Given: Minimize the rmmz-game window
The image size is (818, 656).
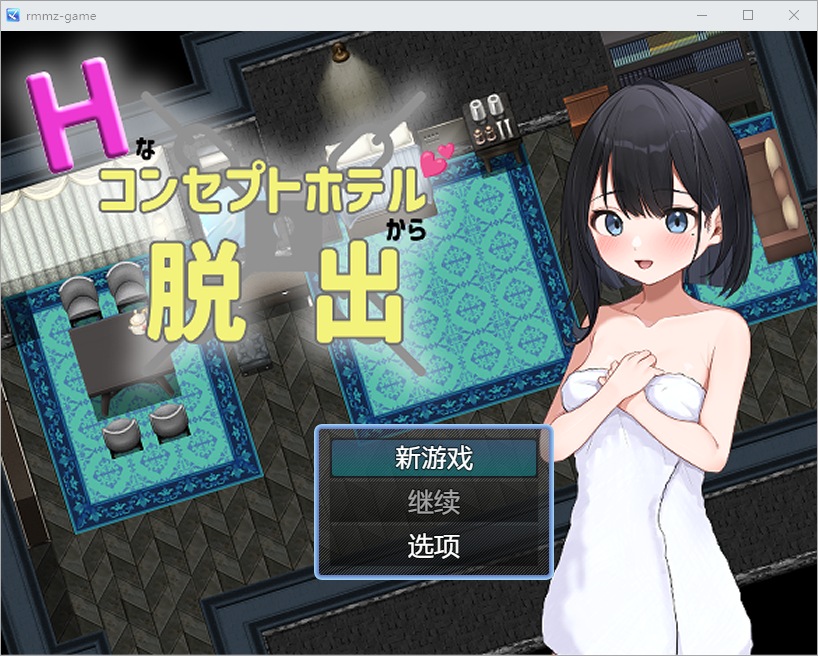Looking at the screenshot, I should (x=701, y=15).
